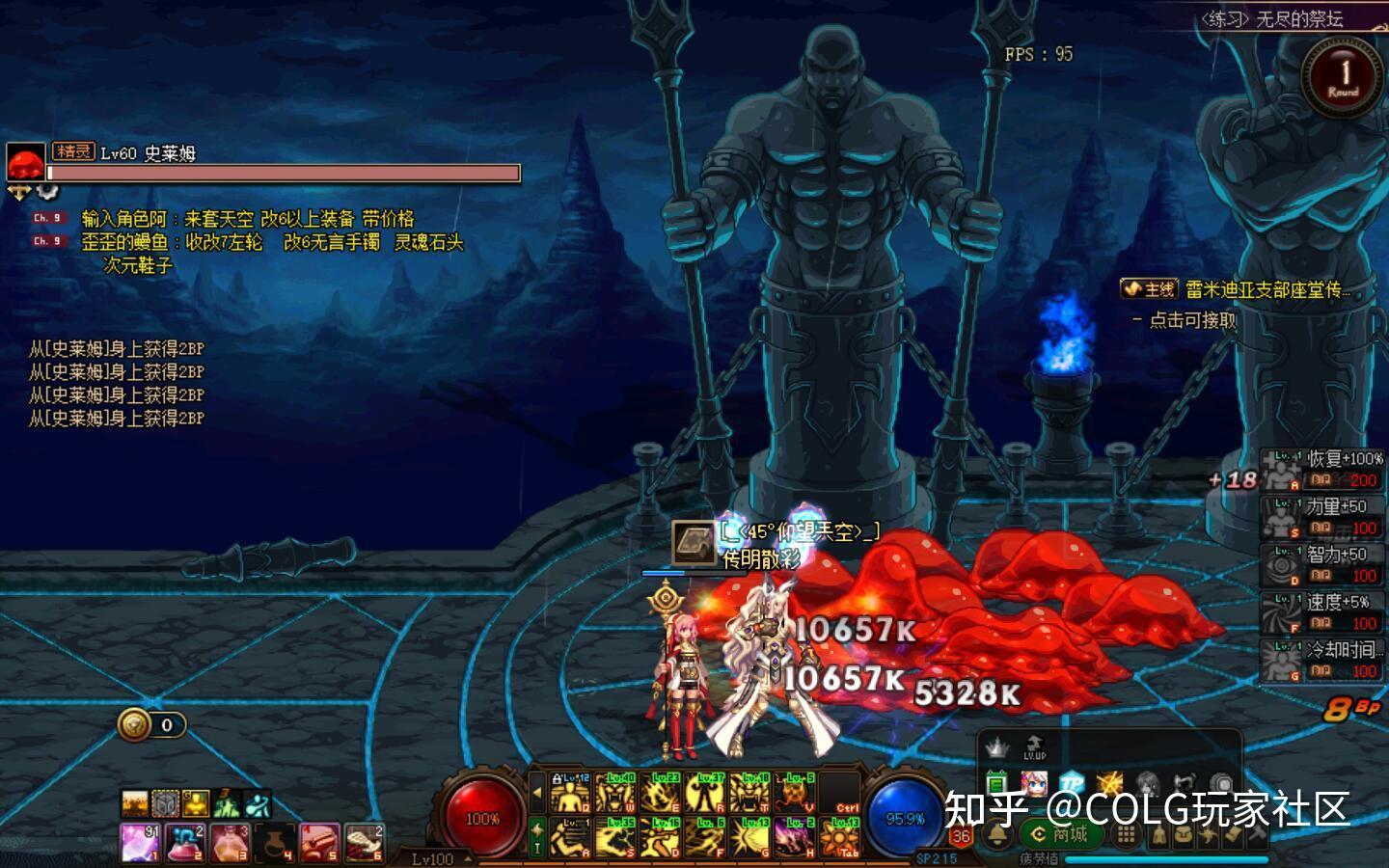Screen dimensions: 1389x868
Task: Choose the 速度+5% speed buff
Action: [1321, 612]
